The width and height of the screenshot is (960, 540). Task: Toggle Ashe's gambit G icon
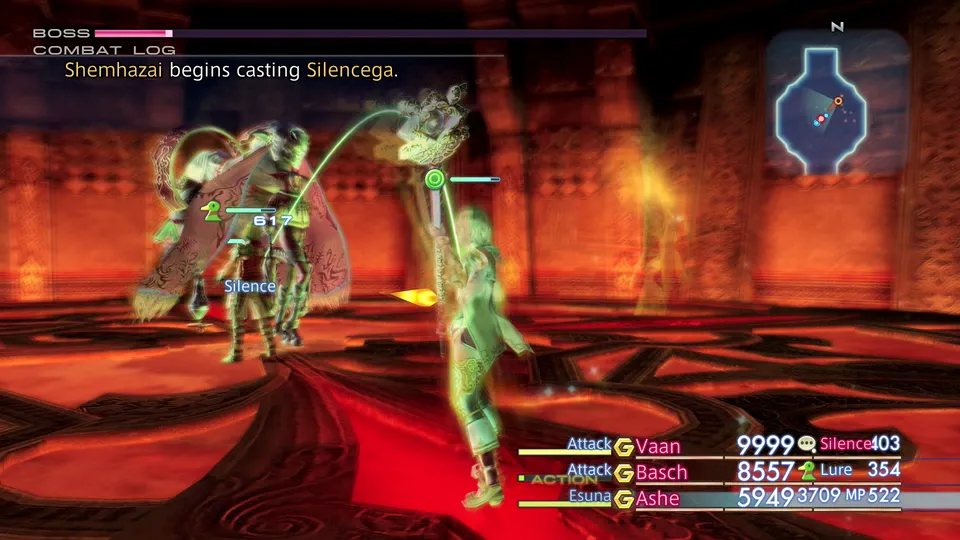624,498
